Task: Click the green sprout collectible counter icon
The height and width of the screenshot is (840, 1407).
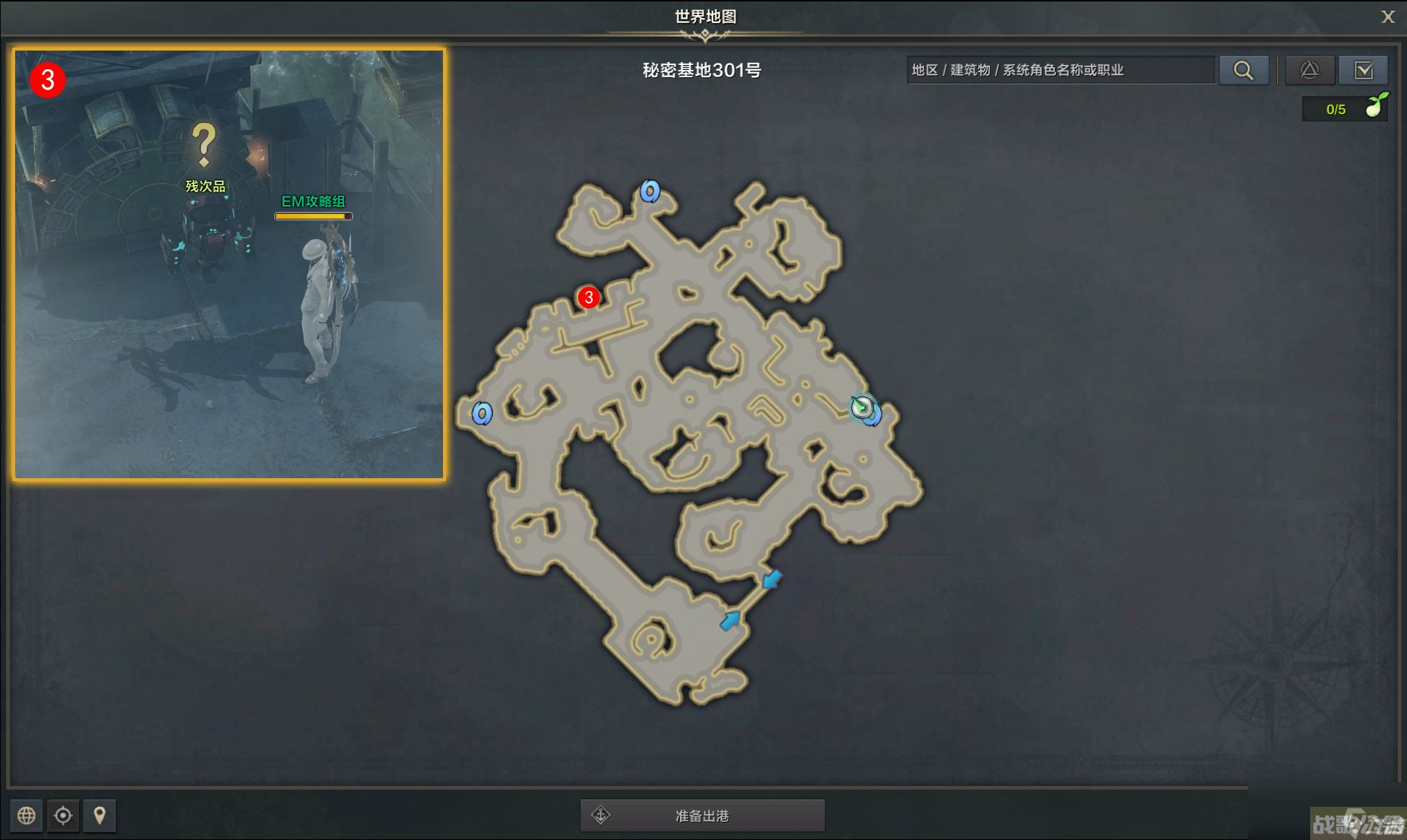Action: click(1379, 105)
